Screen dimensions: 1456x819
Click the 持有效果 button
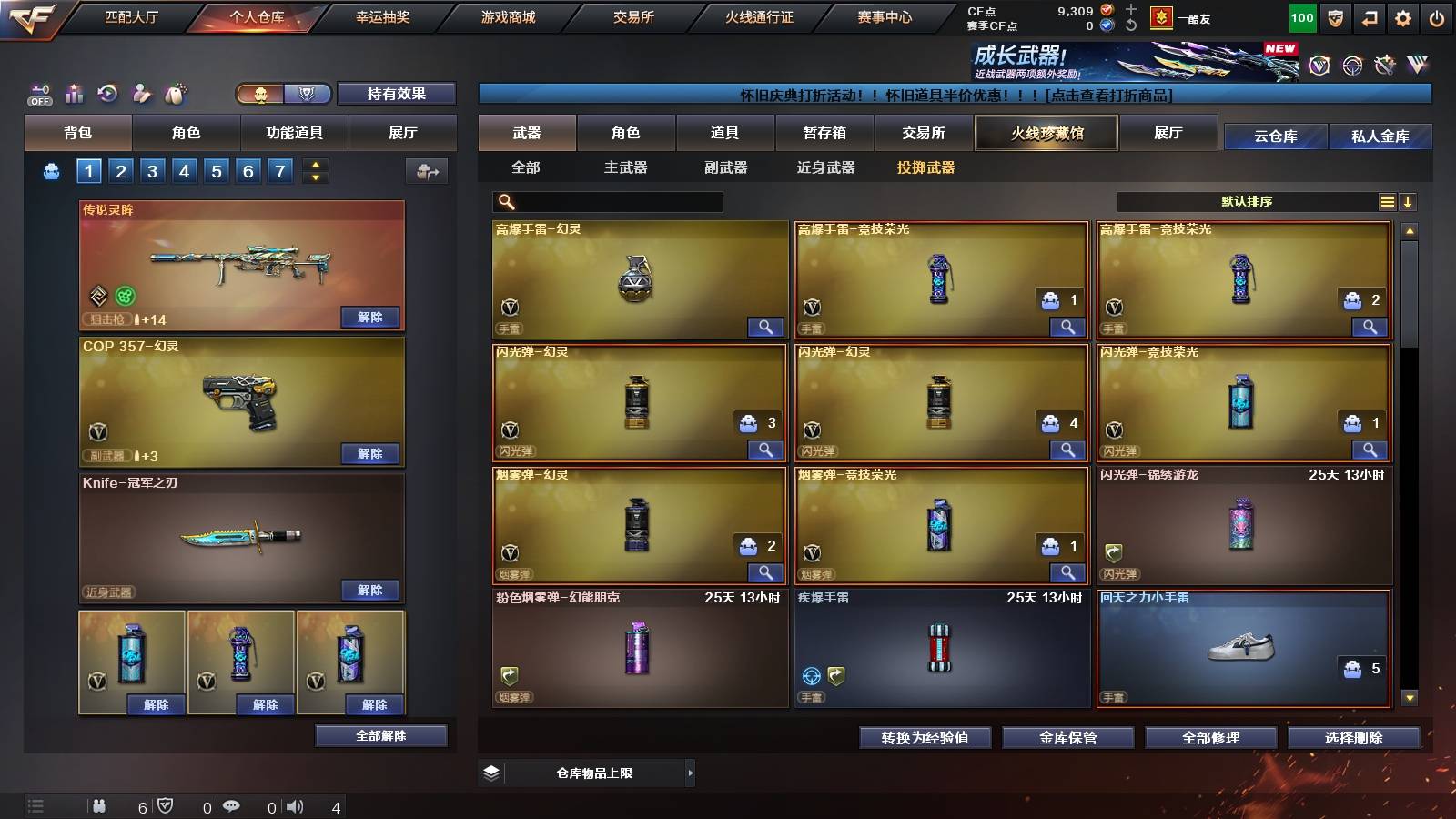pos(397,94)
